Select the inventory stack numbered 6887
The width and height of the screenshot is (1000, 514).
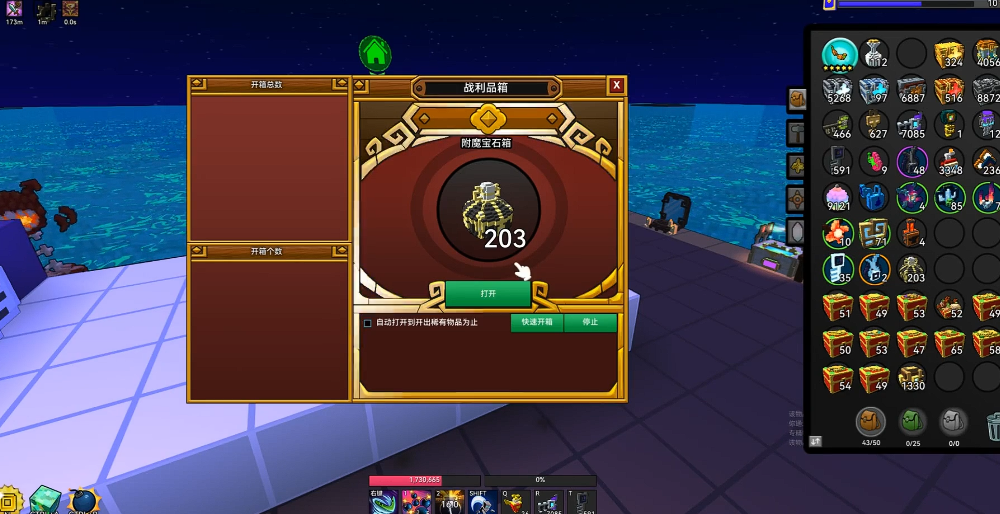click(910, 90)
